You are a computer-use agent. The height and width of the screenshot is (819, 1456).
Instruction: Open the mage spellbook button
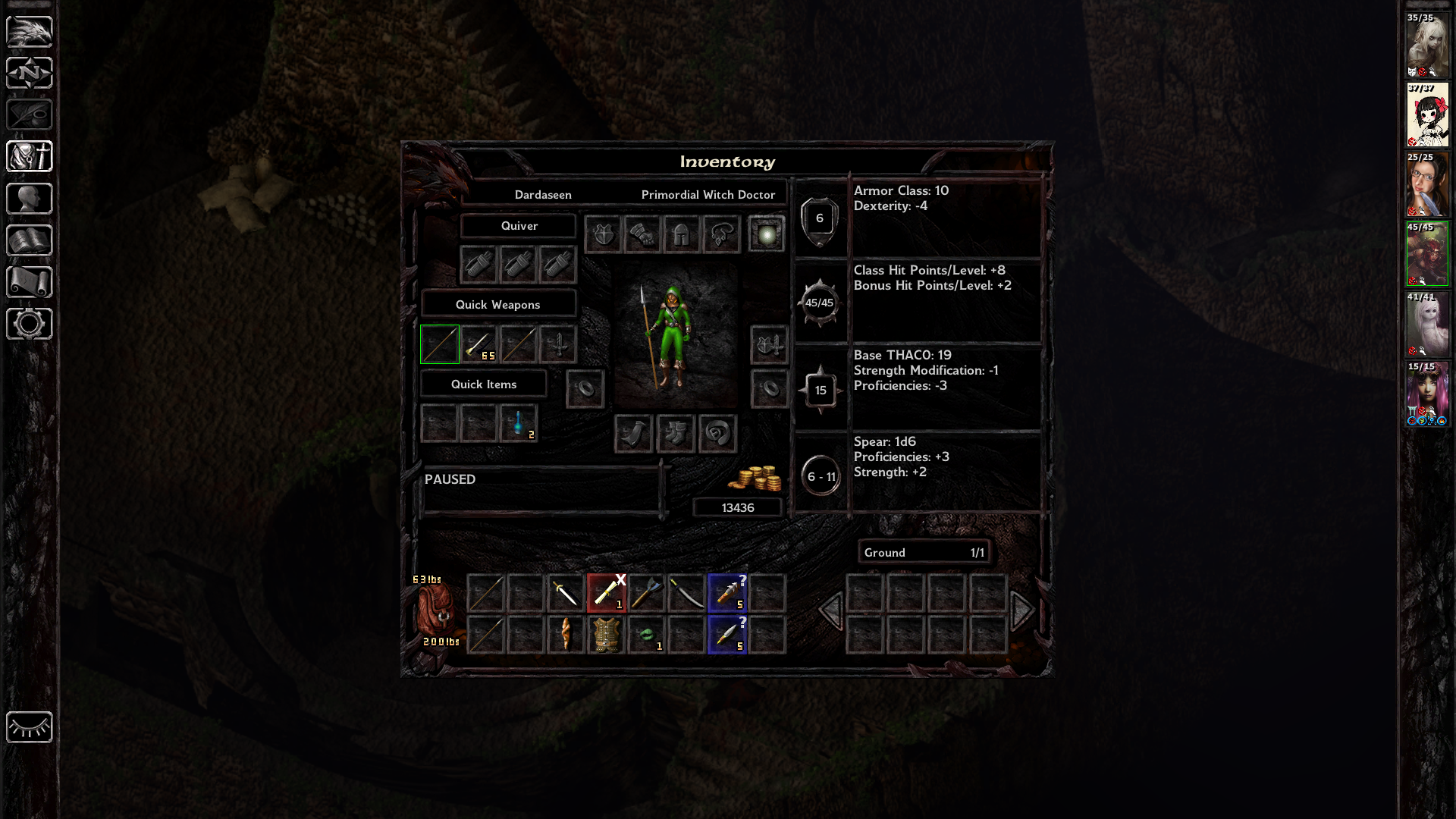(30, 240)
